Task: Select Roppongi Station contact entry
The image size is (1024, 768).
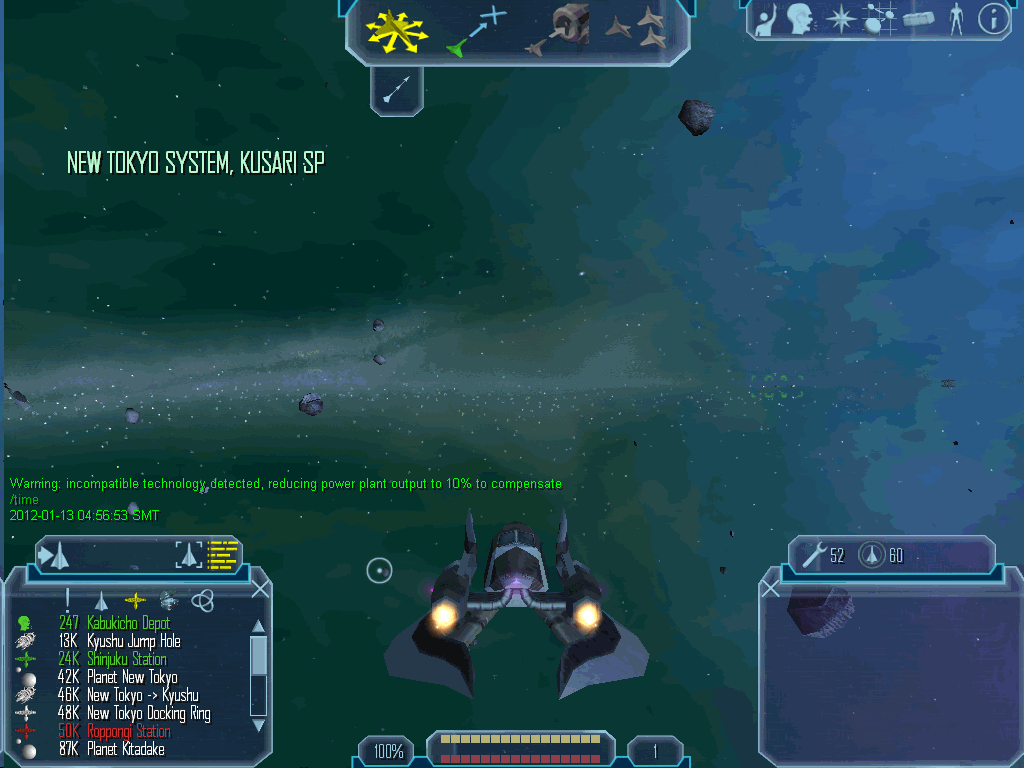Action: click(x=128, y=731)
